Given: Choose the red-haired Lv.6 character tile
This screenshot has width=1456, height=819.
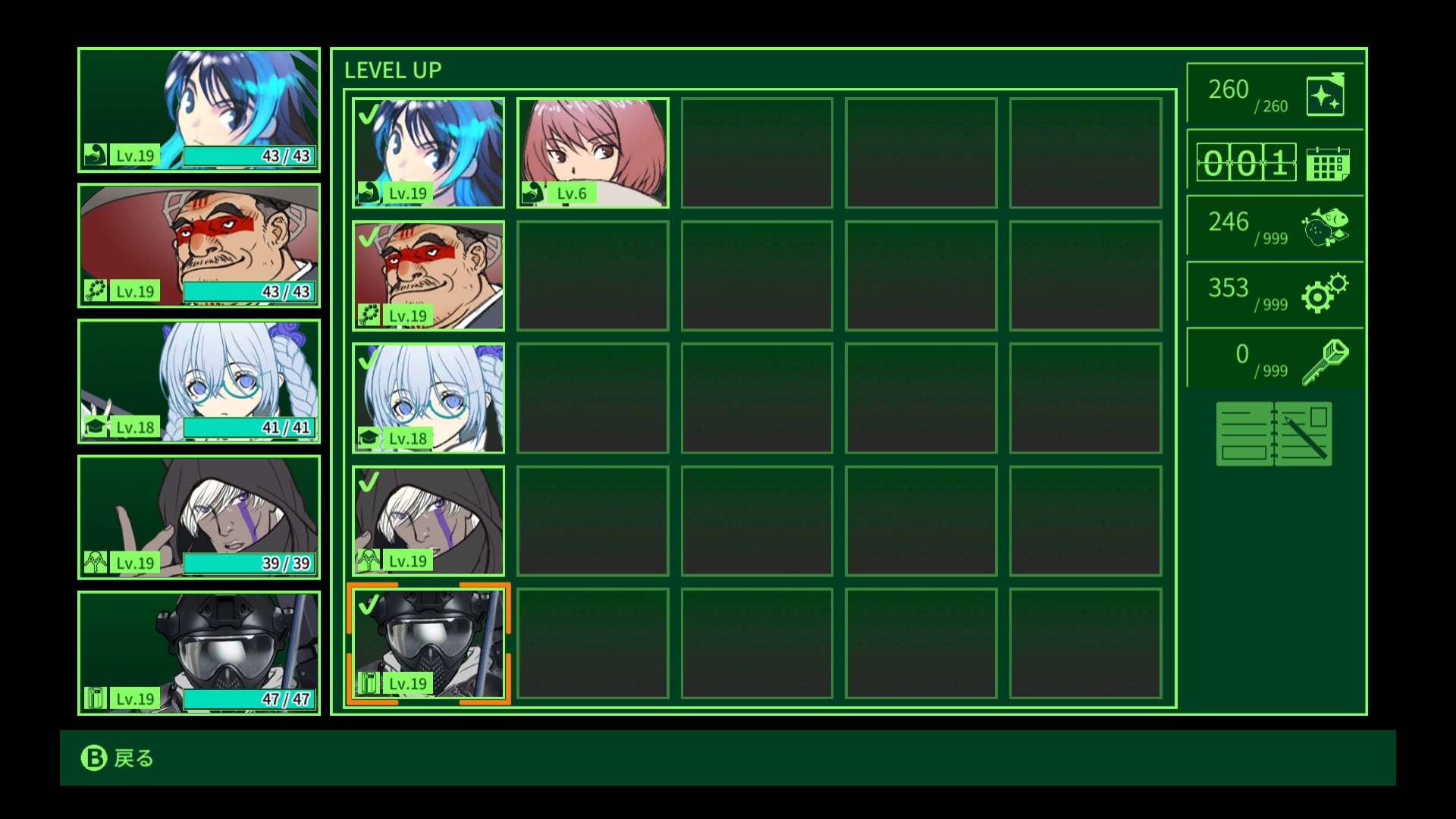Looking at the screenshot, I should [592, 152].
